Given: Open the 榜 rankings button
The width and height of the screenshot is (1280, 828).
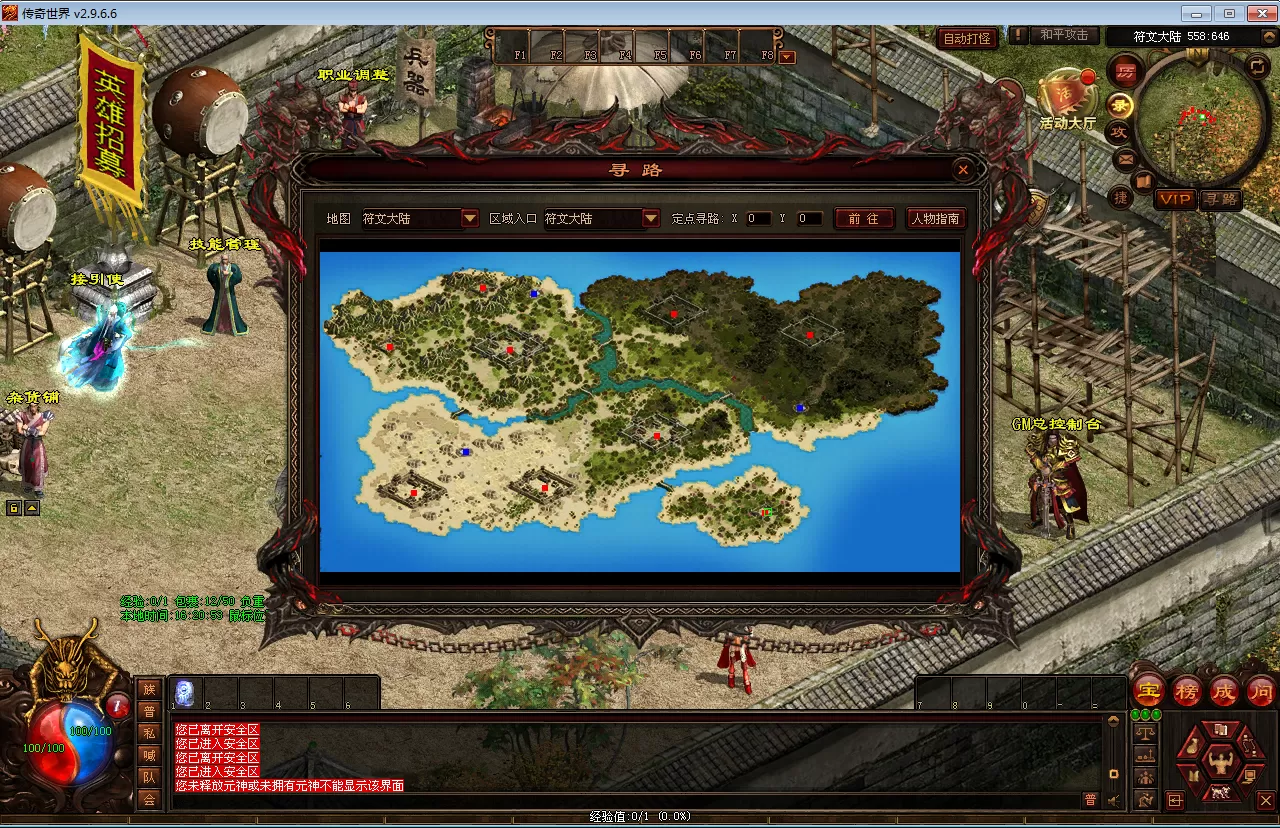Looking at the screenshot, I should coord(1187,691).
